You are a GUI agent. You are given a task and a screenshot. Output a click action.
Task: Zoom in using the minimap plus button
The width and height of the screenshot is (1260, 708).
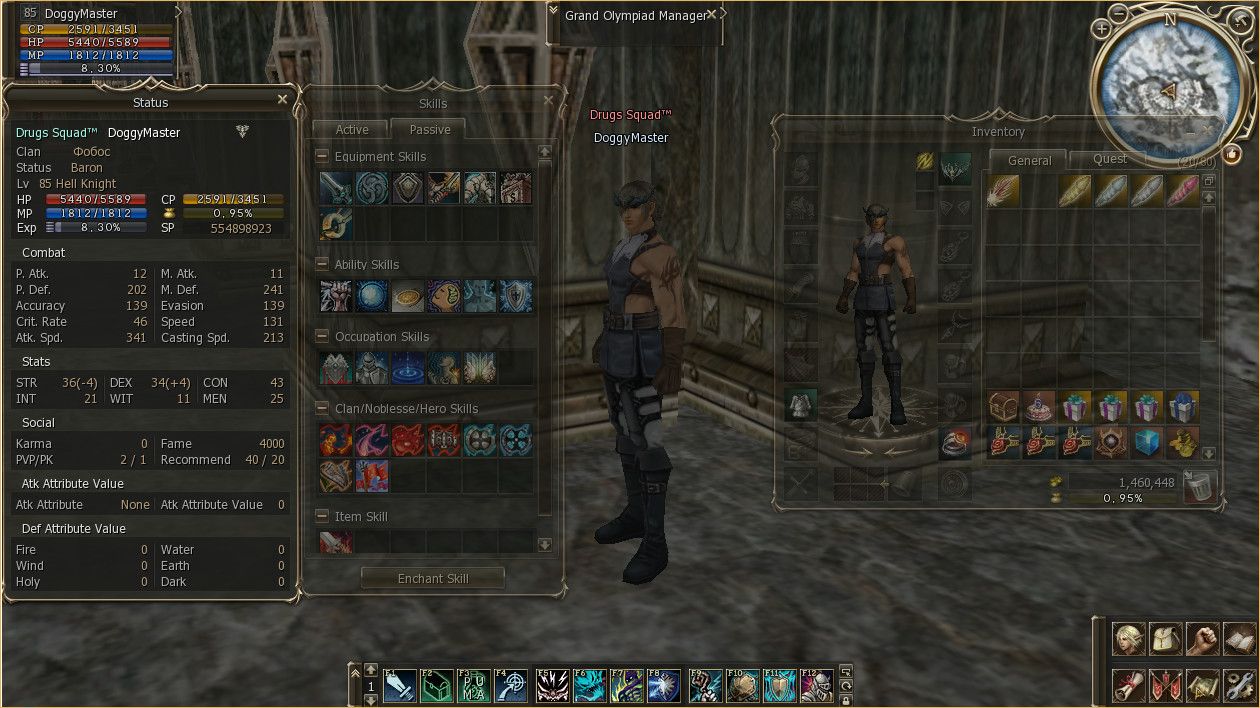pos(1102,29)
